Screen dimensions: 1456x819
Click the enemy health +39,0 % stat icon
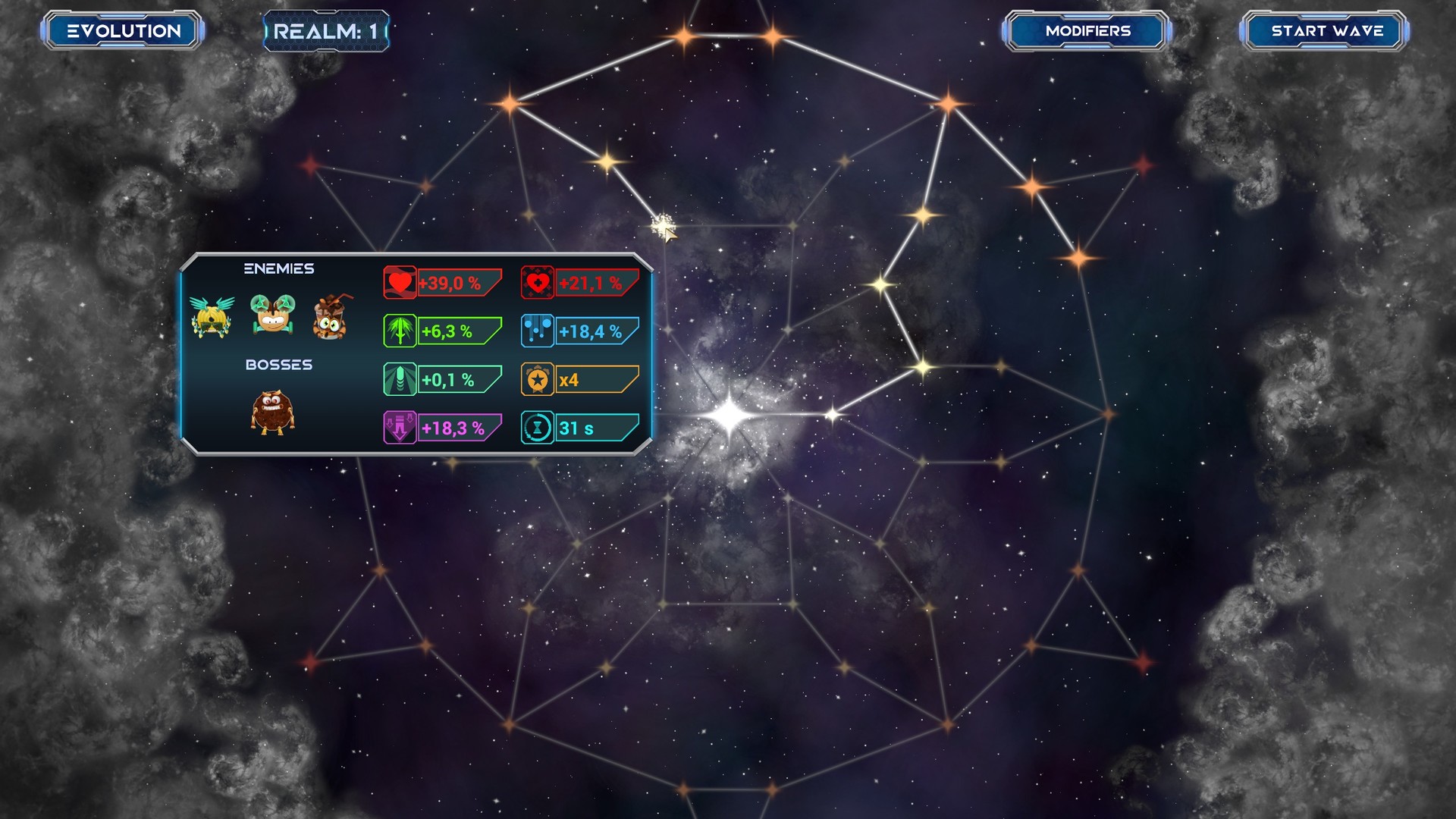[400, 283]
